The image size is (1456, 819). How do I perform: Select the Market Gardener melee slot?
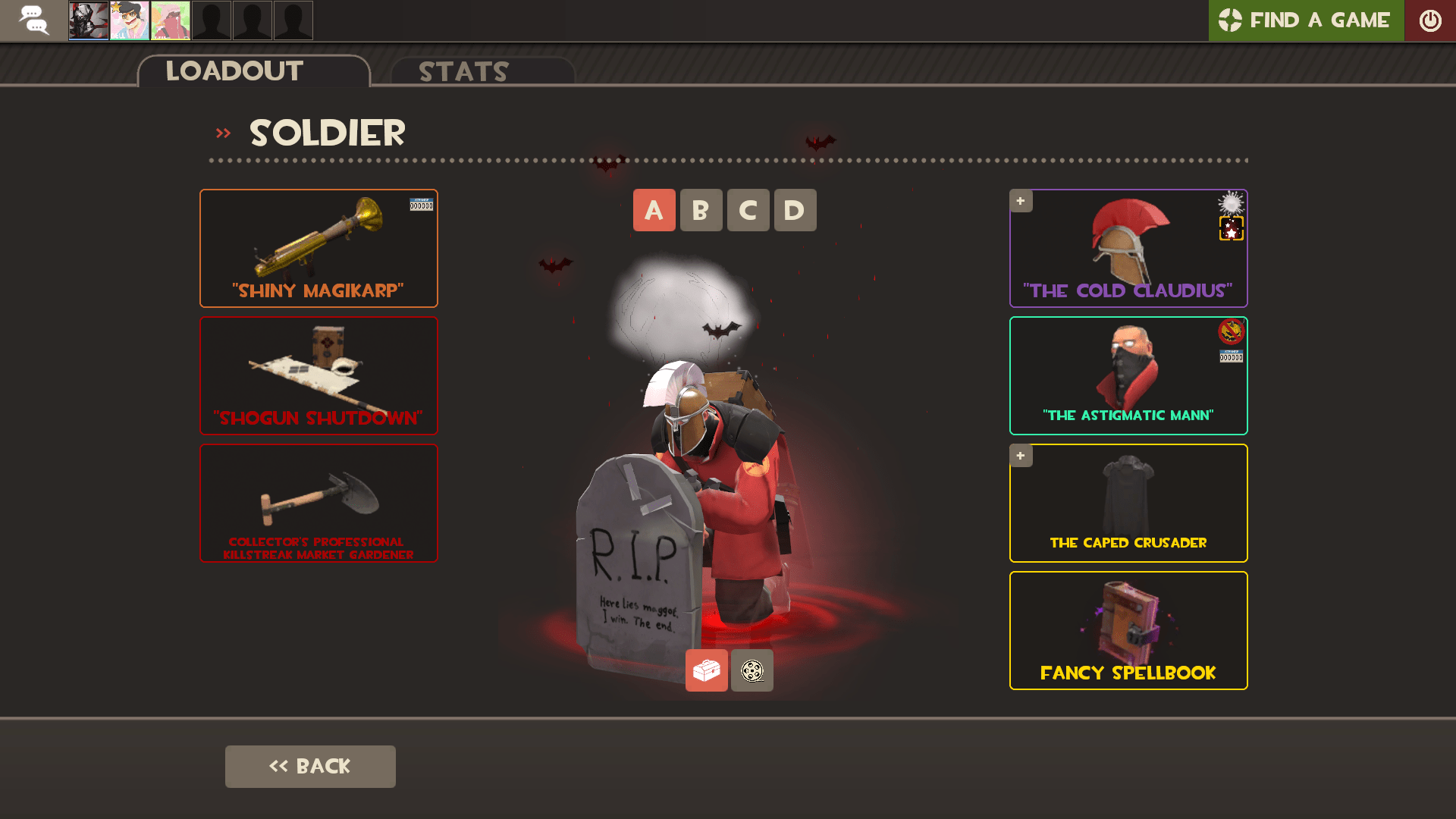click(318, 503)
